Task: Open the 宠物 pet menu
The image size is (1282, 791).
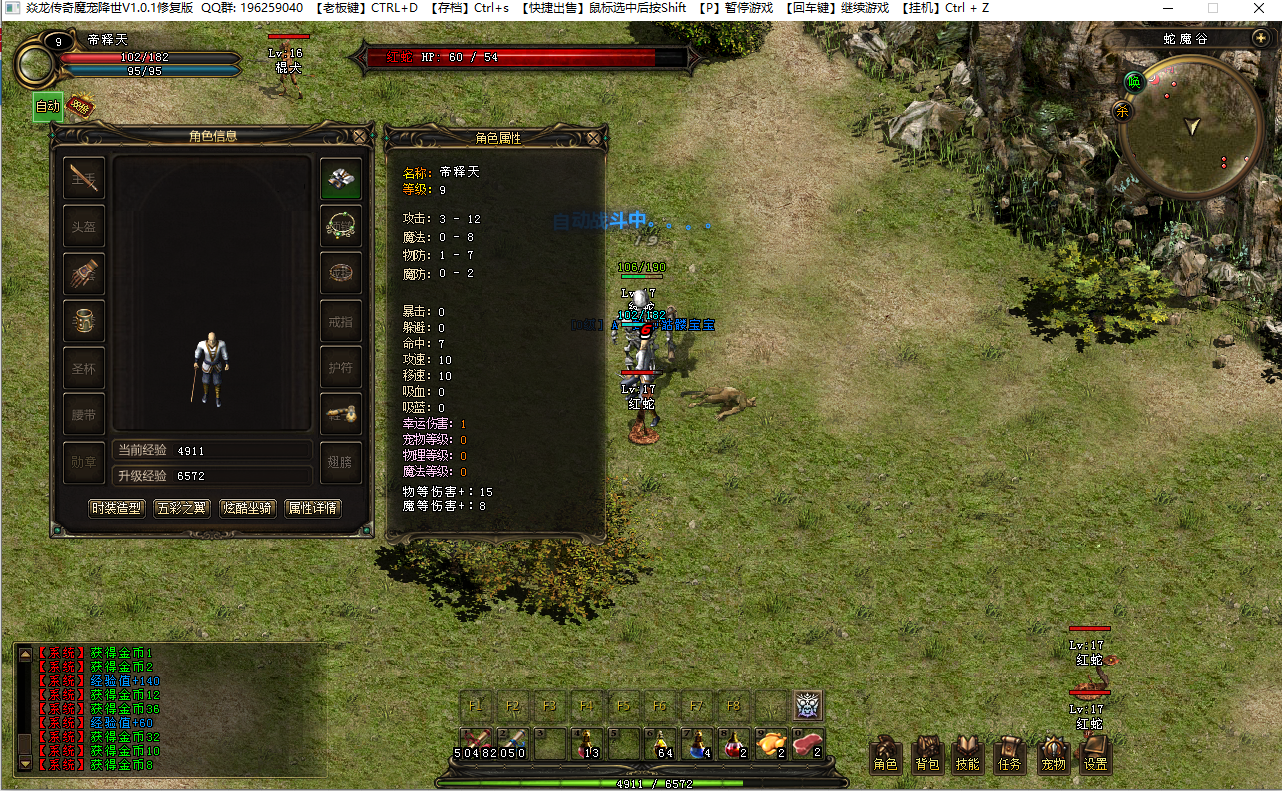Action: pyautogui.click(x=1053, y=754)
